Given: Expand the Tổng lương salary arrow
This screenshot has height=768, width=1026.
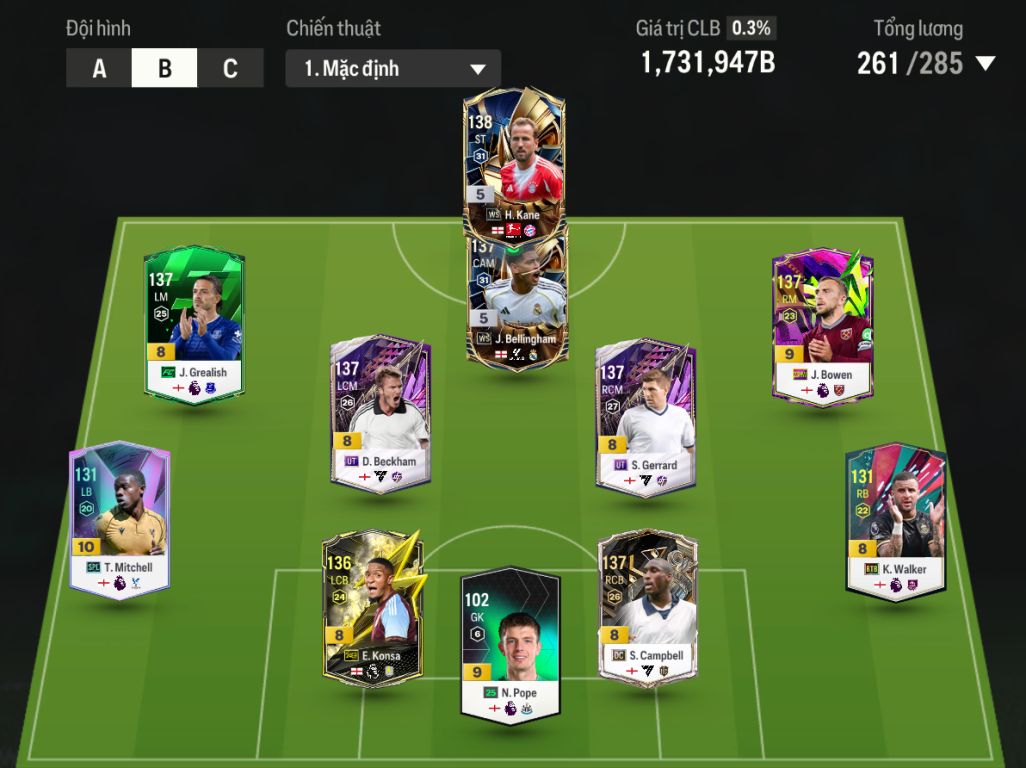Looking at the screenshot, I should [985, 64].
